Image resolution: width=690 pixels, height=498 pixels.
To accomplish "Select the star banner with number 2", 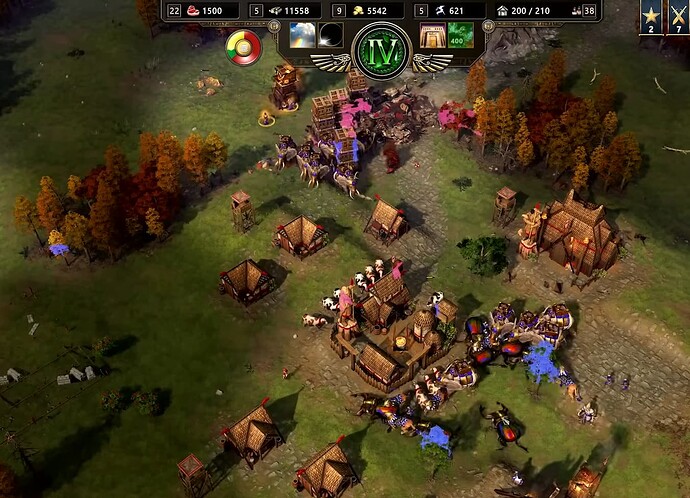I will click(x=651, y=18).
